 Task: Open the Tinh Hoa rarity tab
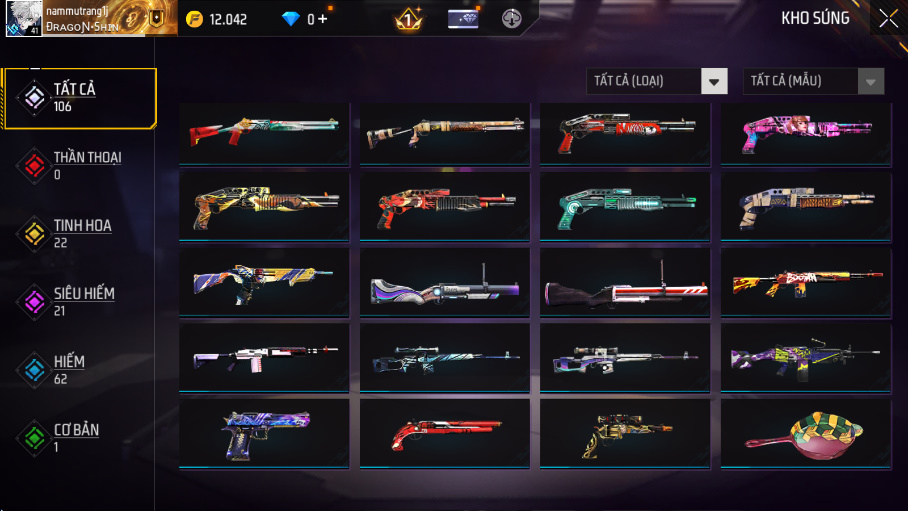pyautogui.click(x=79, y=234)
